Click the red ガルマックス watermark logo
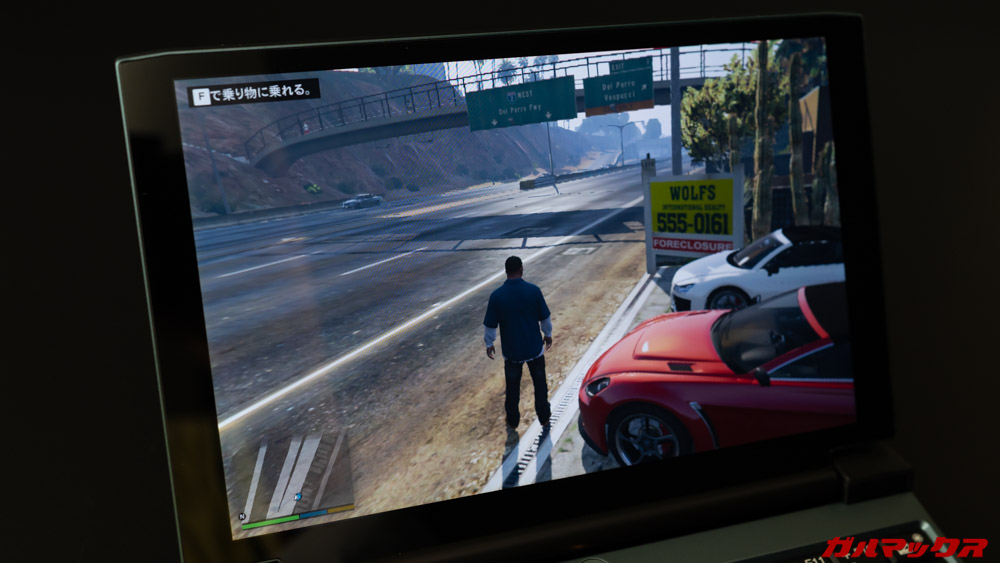 904,546
